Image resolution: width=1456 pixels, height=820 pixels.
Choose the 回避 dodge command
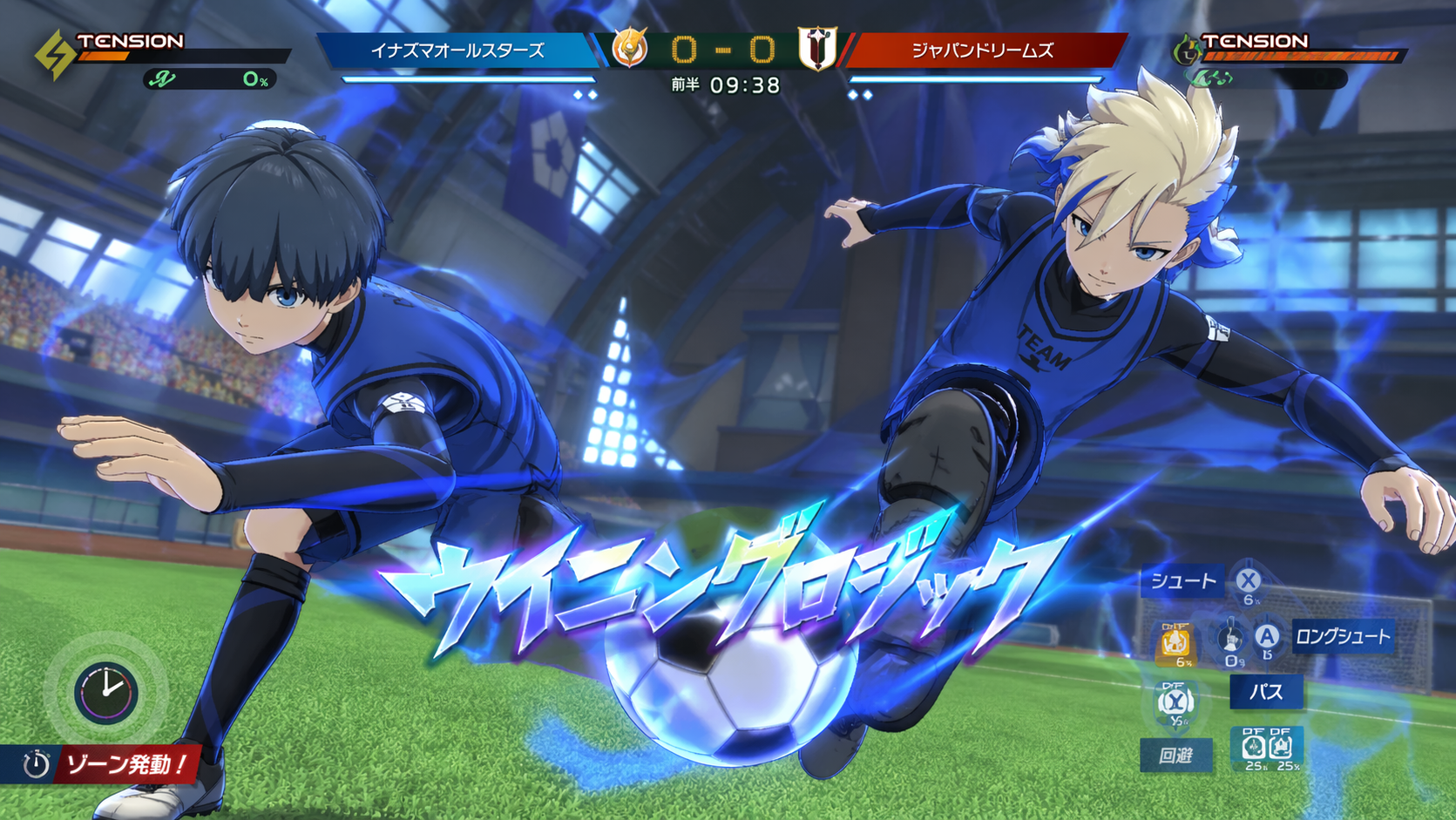tap(1175, 755)
